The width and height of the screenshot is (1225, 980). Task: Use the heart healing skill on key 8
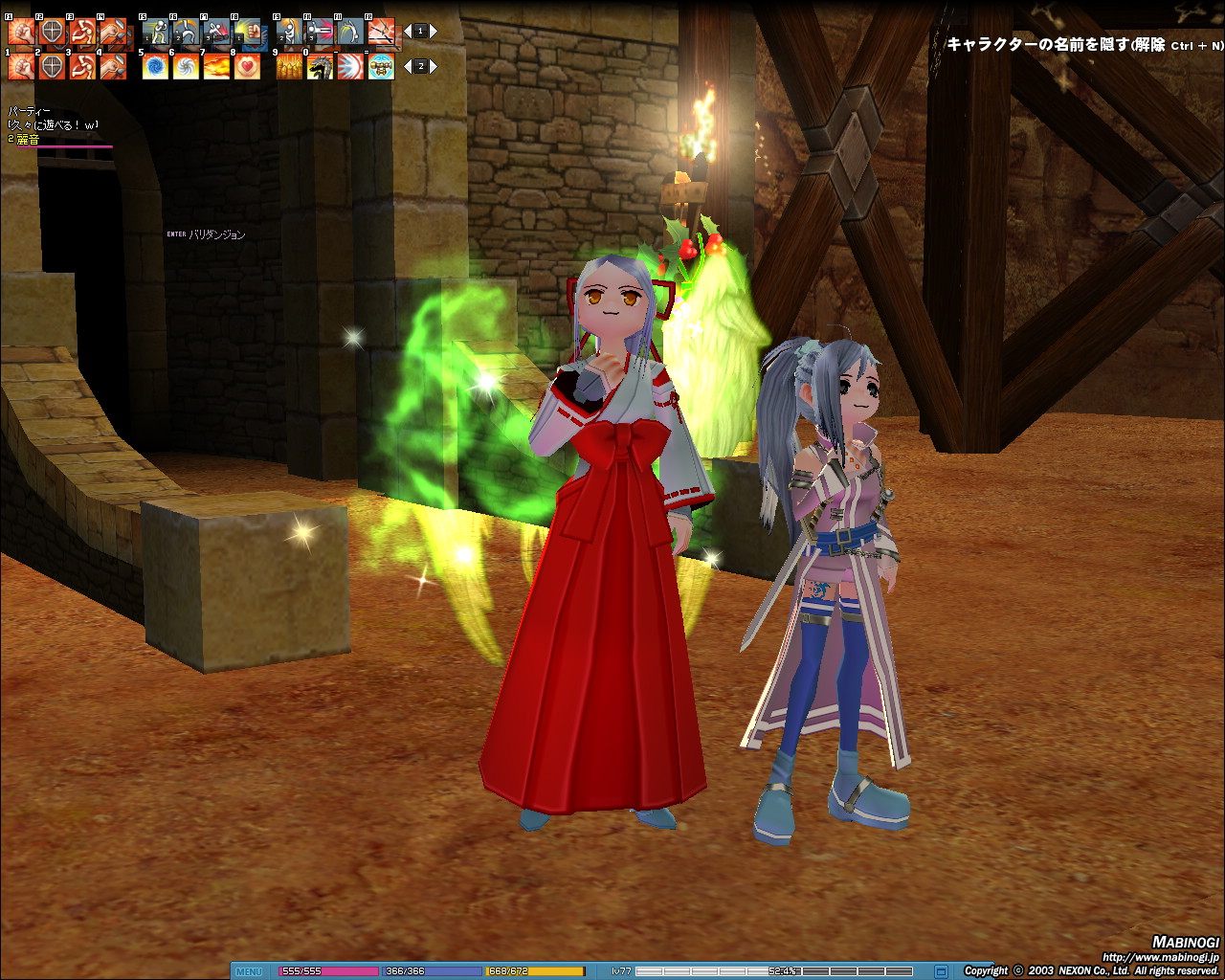247,67
